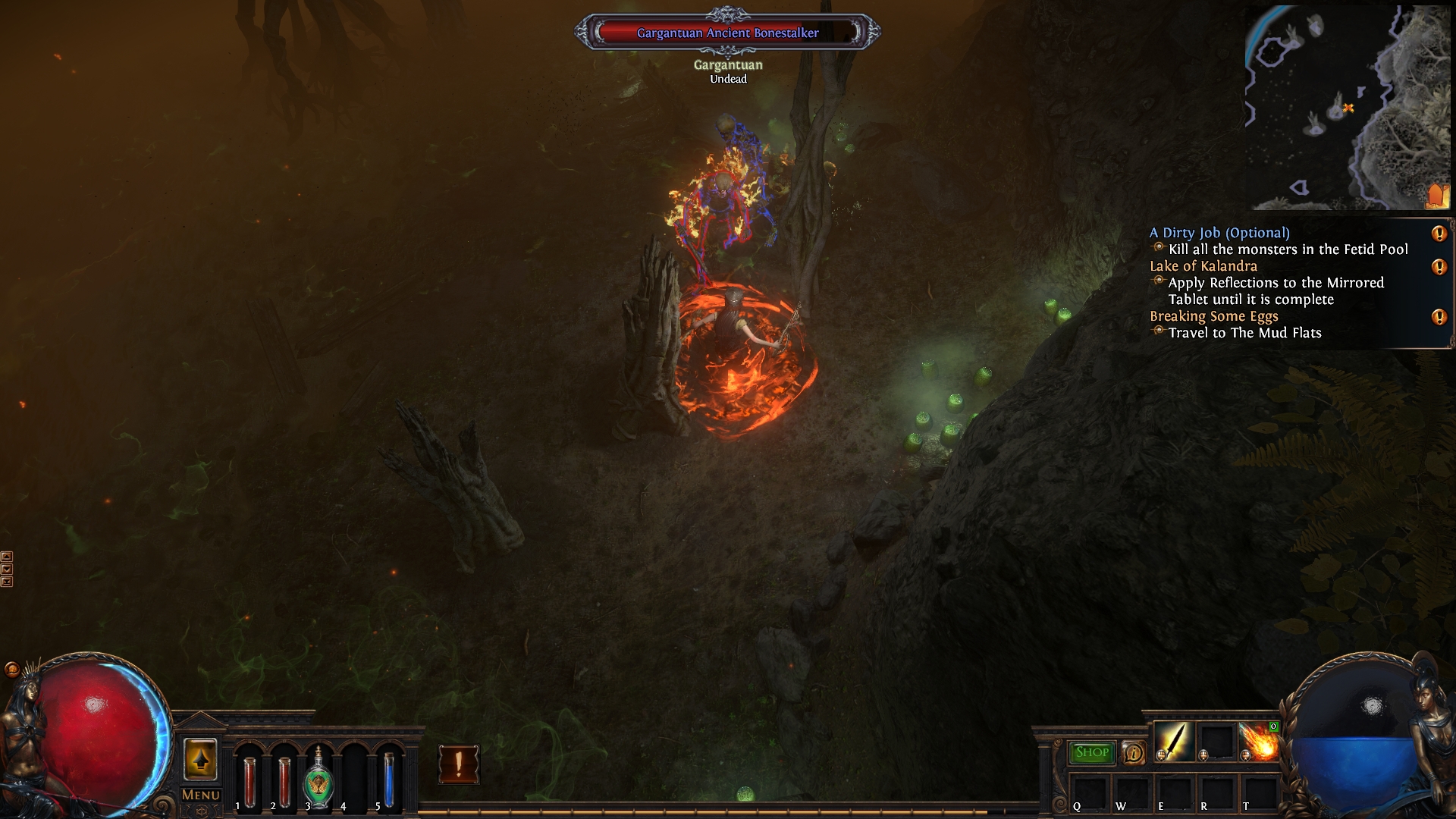Click the Gargantuan Ancient Bonestalker name bar
The image size is (1456, 819).
point(727,33)
